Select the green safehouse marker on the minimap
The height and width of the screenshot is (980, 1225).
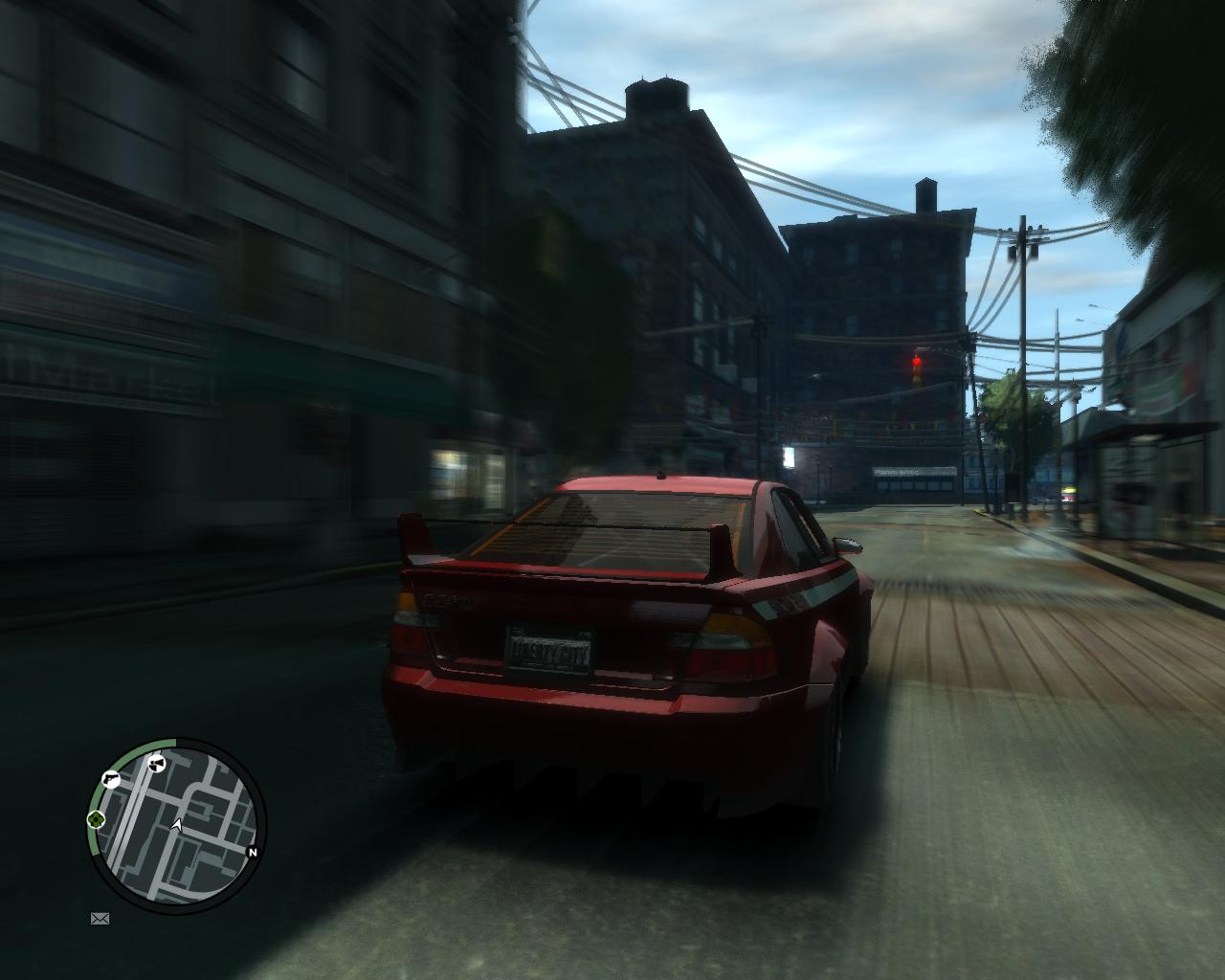coord(96,821)
